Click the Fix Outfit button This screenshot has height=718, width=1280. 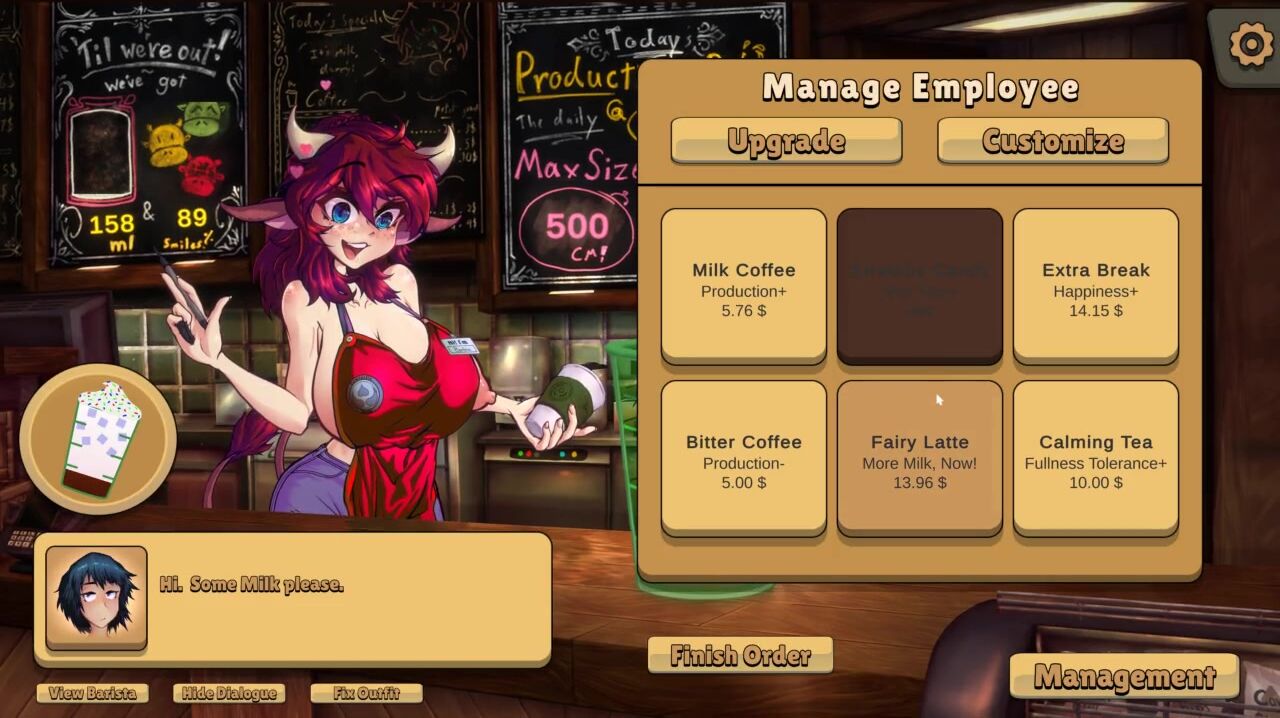click(x=366, y=693)
